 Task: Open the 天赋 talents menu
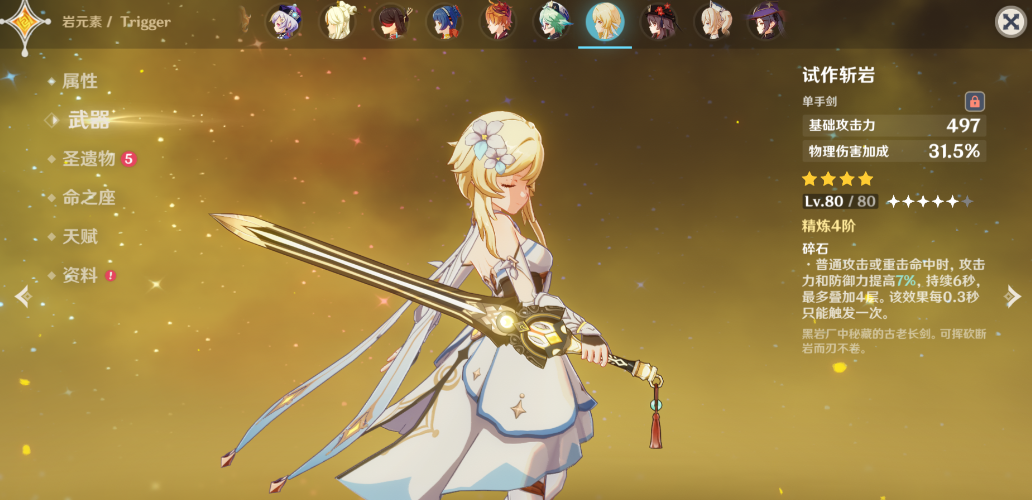tap(80, 236)
